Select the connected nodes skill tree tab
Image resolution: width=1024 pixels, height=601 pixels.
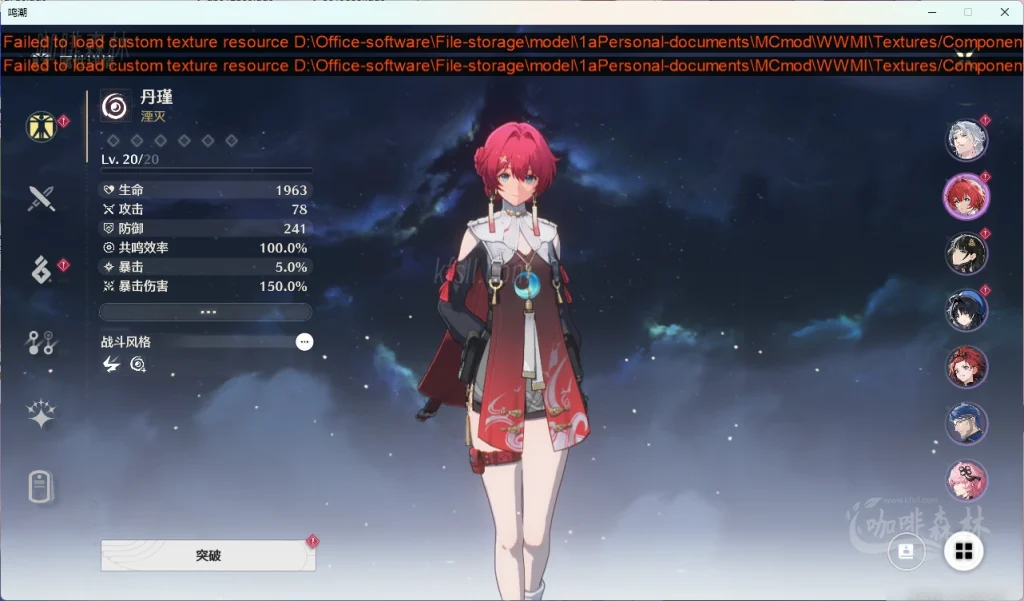pos(41,343)
